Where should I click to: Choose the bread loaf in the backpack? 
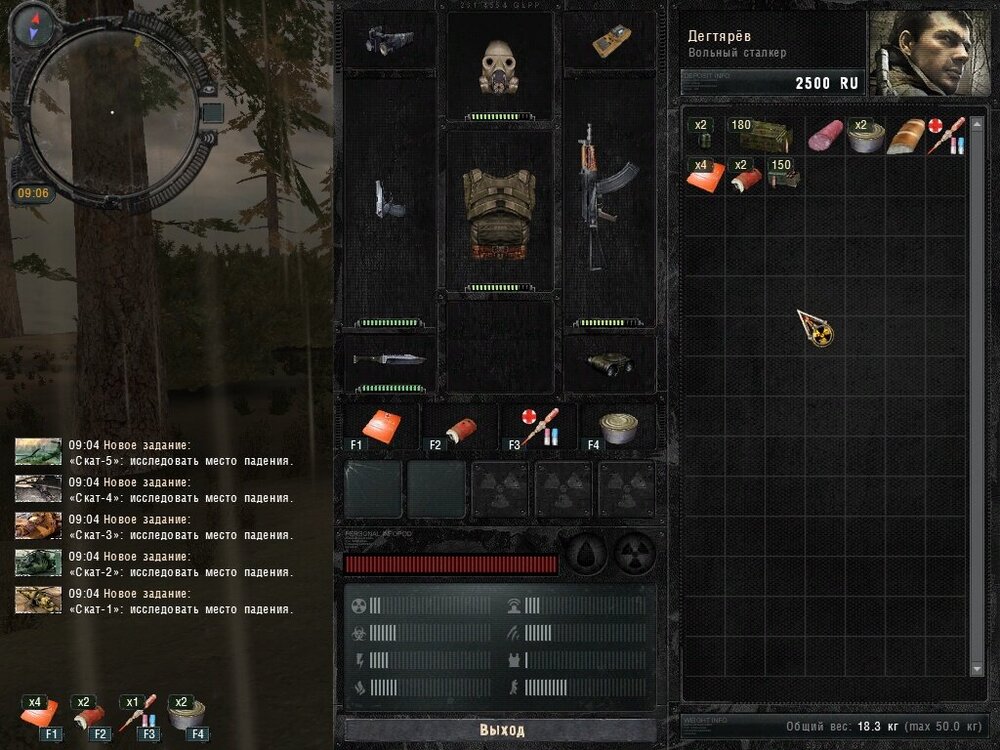[x=906, y=135]
